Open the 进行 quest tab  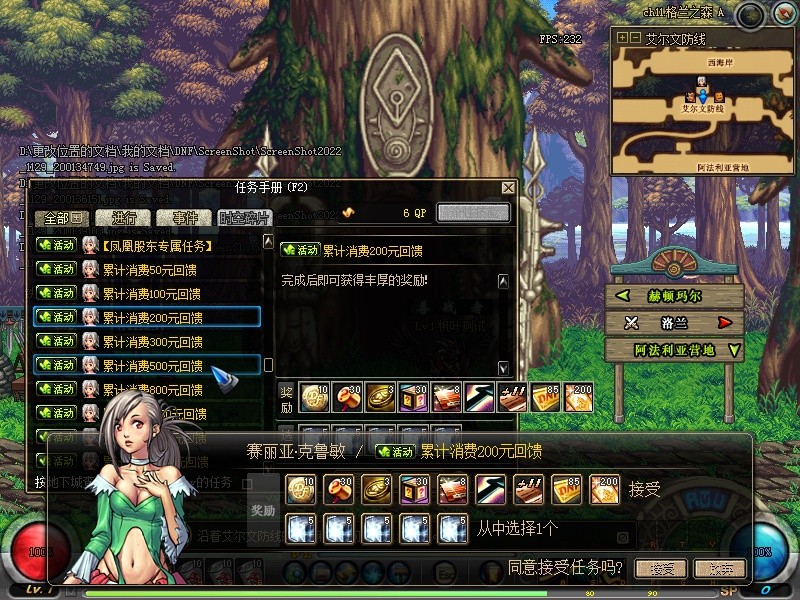click(x=125, y=218)
